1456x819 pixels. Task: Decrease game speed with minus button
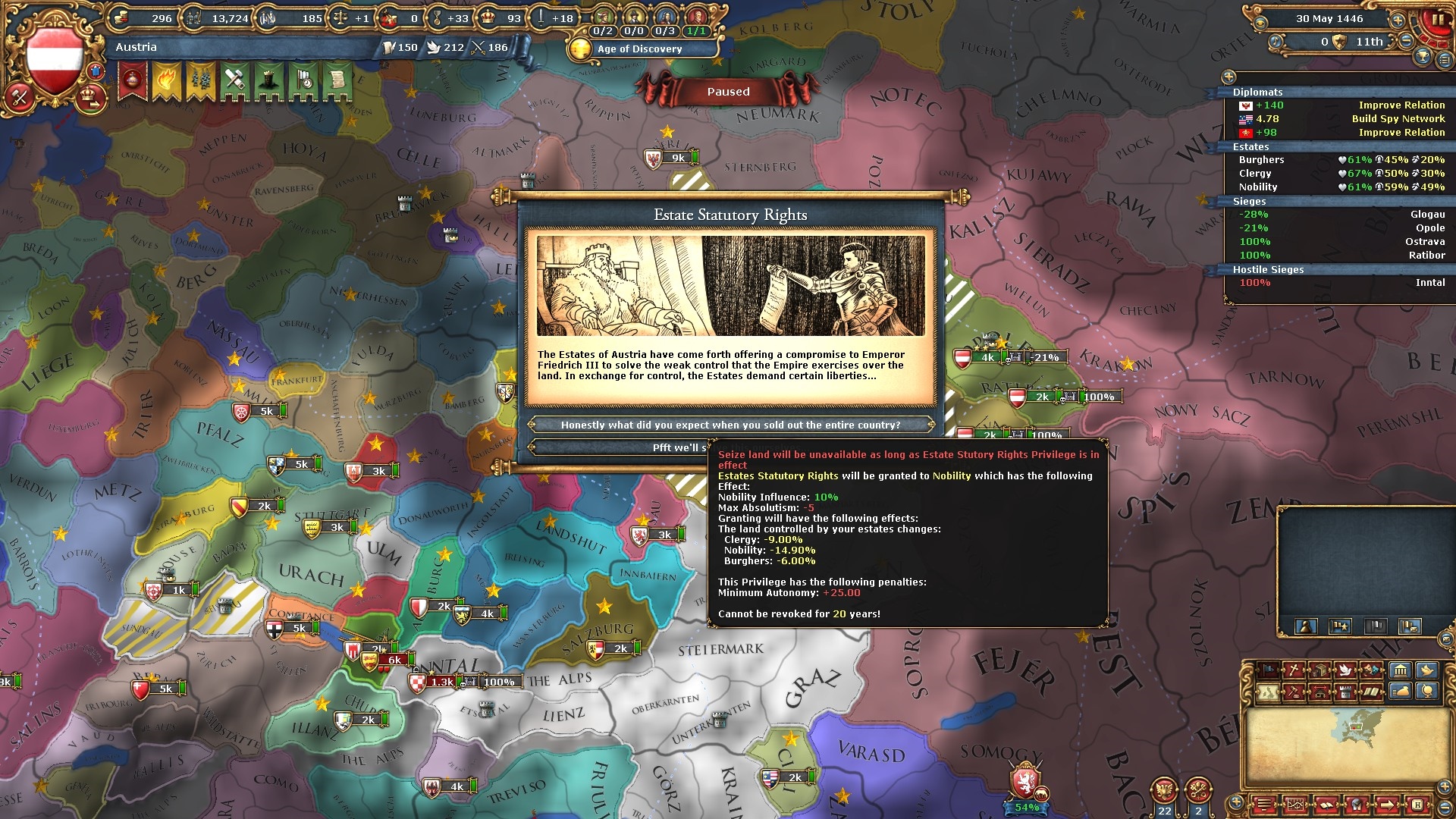(1406, 42)
